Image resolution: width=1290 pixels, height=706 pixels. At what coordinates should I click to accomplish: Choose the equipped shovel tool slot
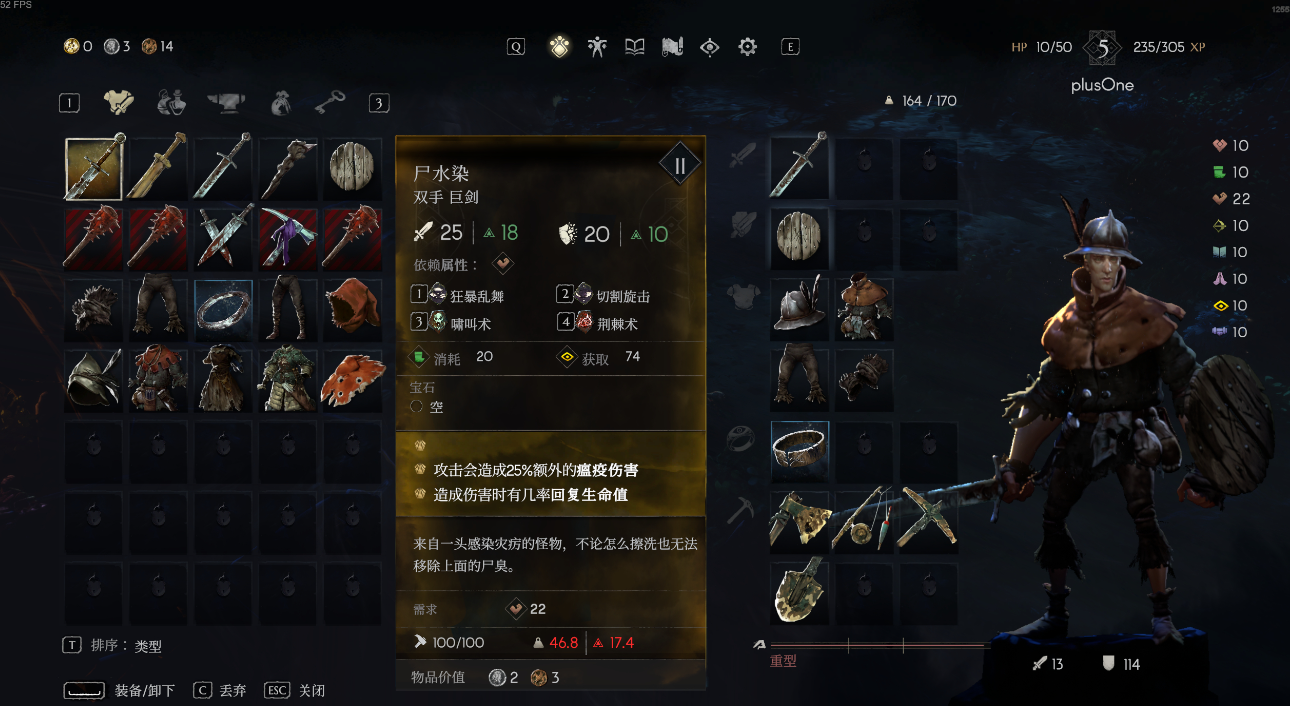click(x=799, y=592)
